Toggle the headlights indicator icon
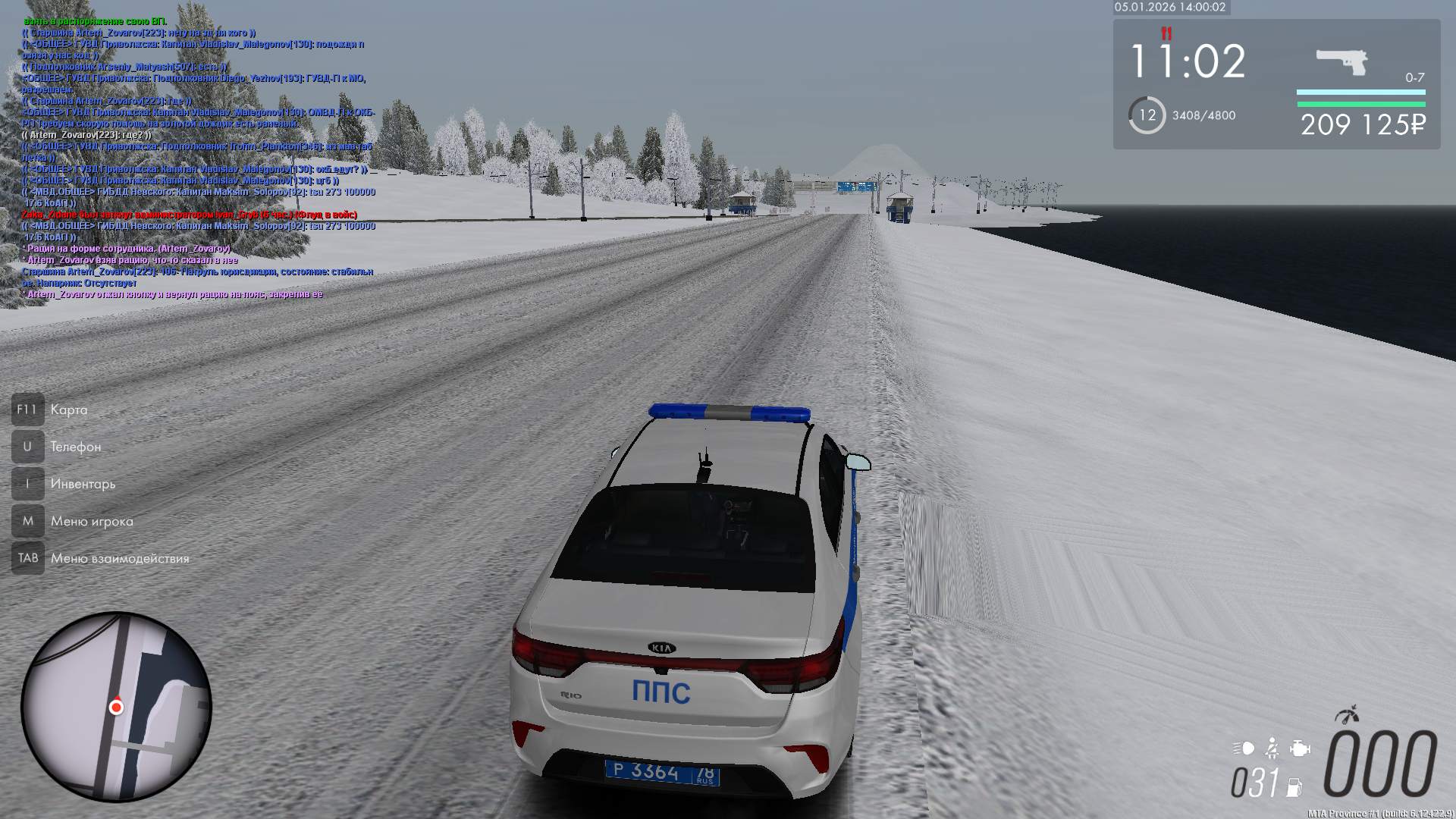 (1244, 748)
